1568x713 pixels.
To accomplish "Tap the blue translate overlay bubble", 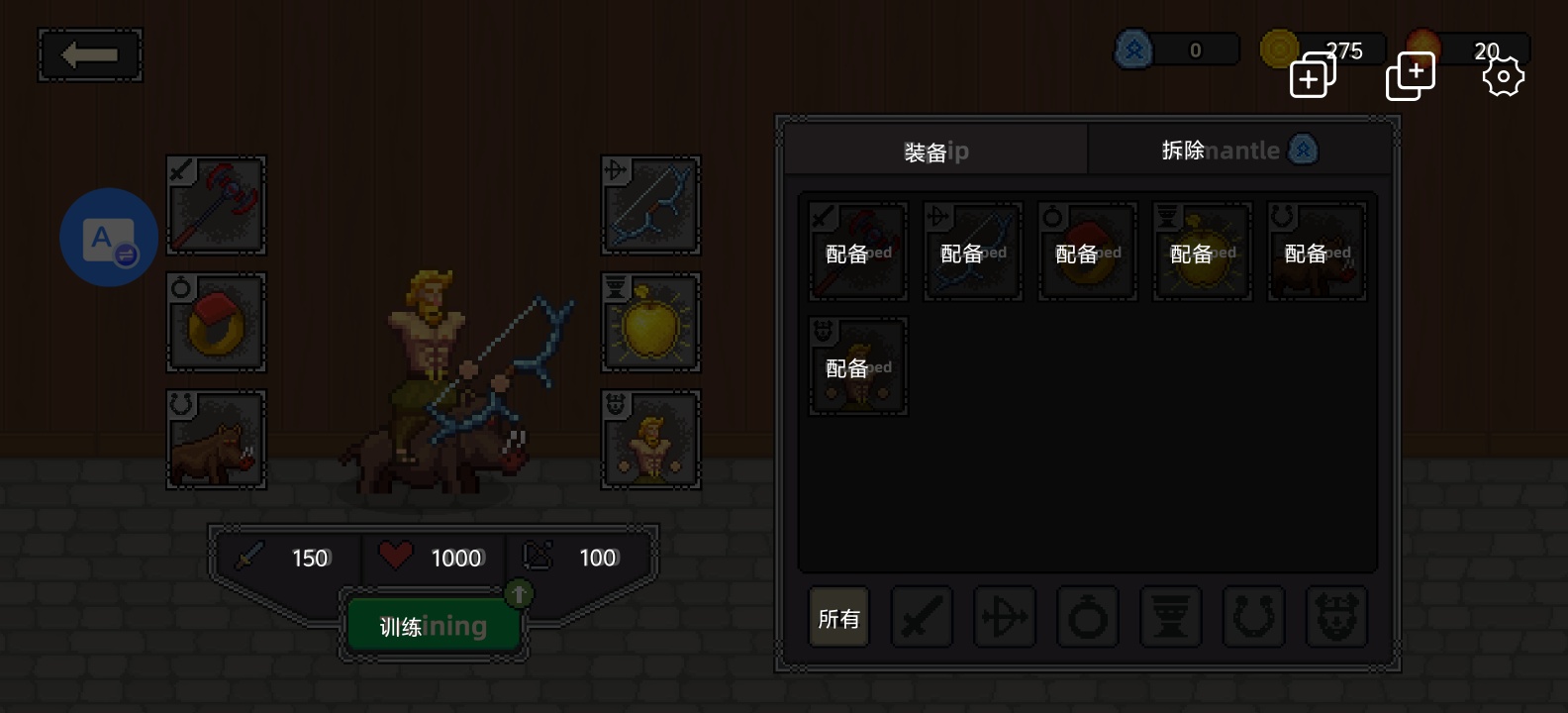I will (109, 238).
